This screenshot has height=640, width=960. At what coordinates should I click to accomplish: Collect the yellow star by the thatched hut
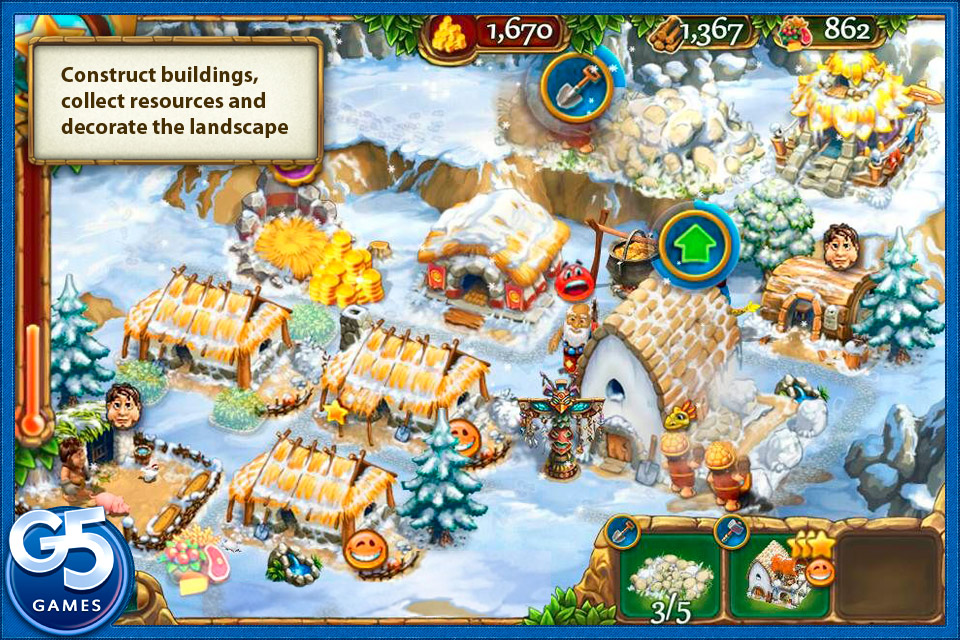coord(334,411)
